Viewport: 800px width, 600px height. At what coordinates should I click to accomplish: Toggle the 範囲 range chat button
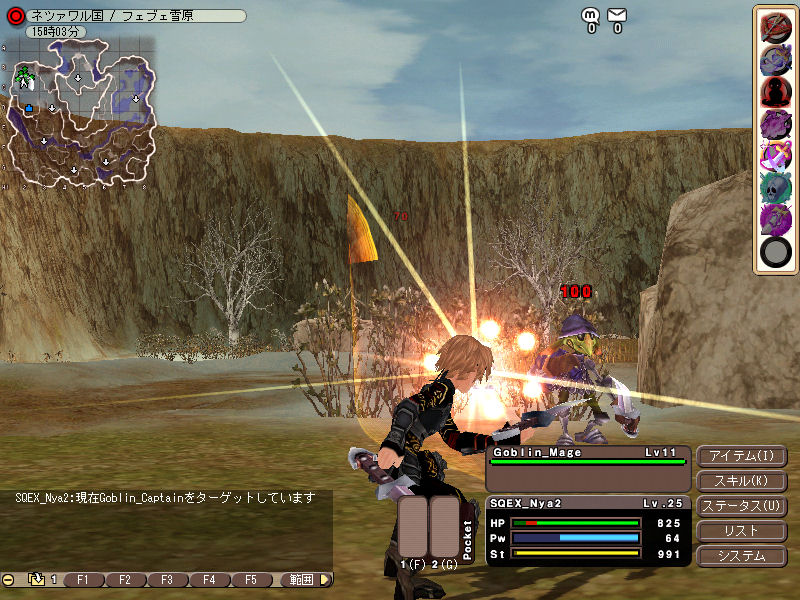point(301,579)
